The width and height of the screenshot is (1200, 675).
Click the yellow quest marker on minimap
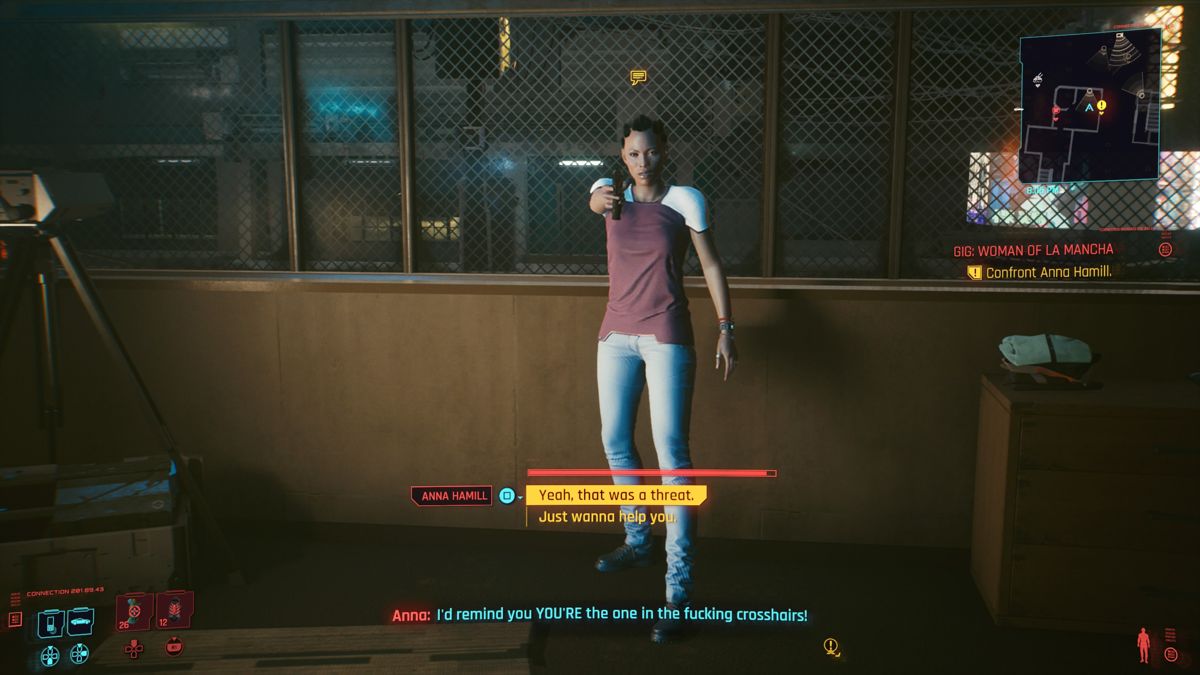[1101, 105]
